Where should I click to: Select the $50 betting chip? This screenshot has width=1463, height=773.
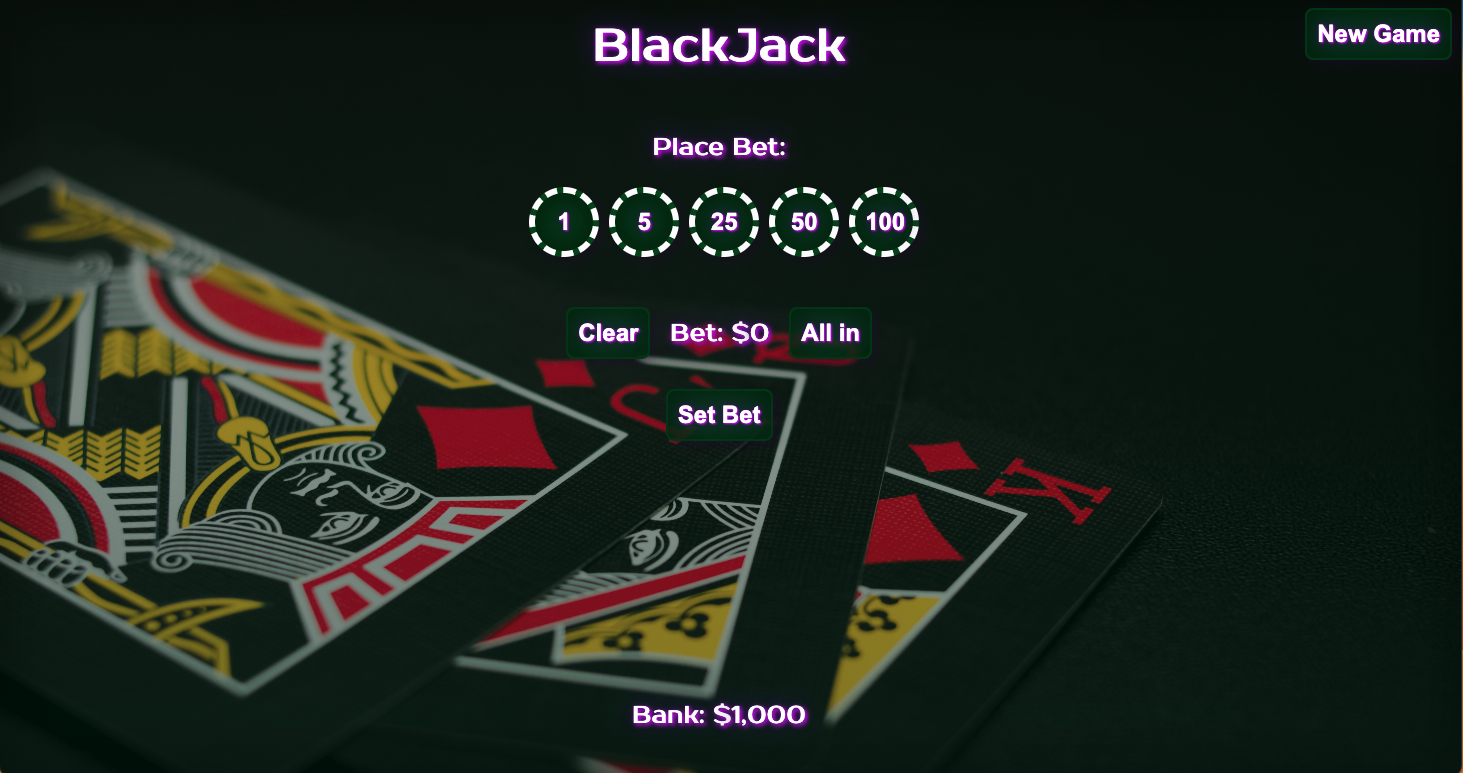[803, 222]
